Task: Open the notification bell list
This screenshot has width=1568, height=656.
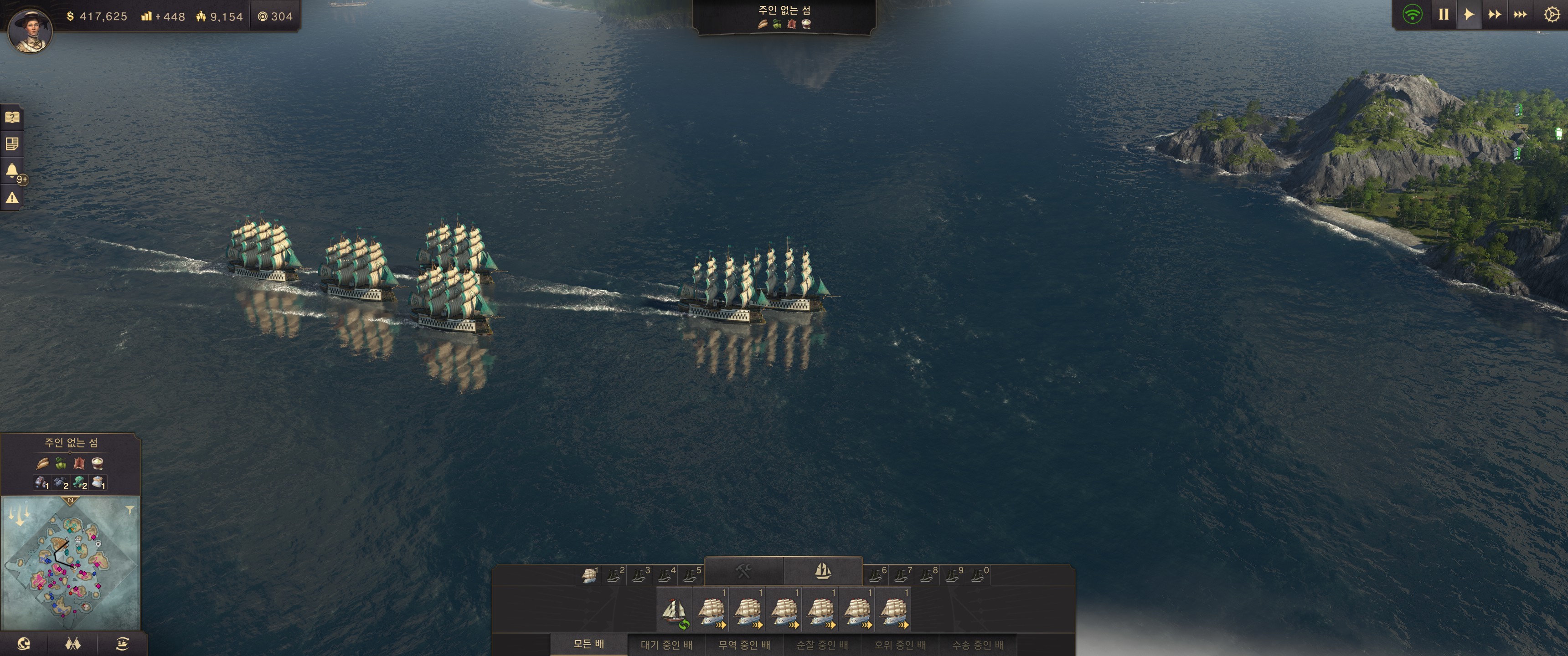Action: [x=12, y=170]
